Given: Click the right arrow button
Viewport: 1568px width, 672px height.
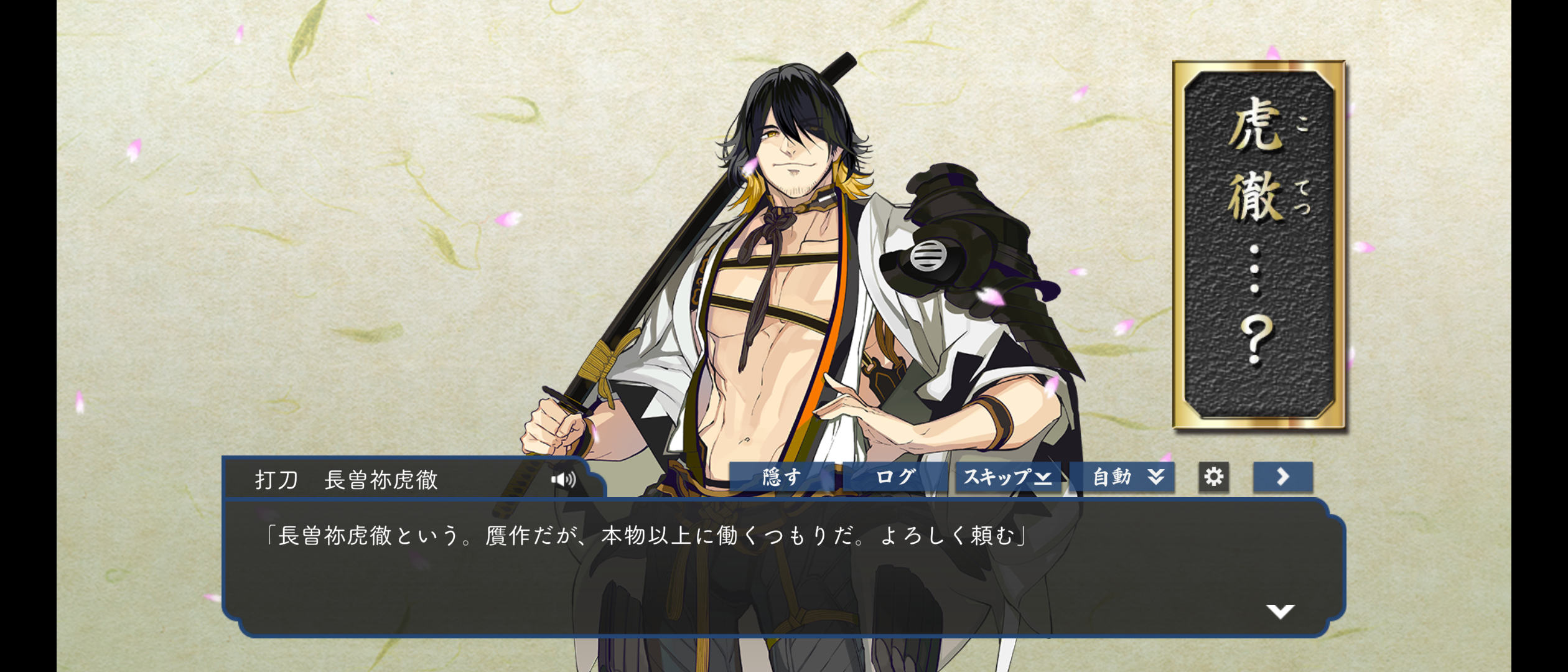Looking at the screenshot, I should point(1282,477).
